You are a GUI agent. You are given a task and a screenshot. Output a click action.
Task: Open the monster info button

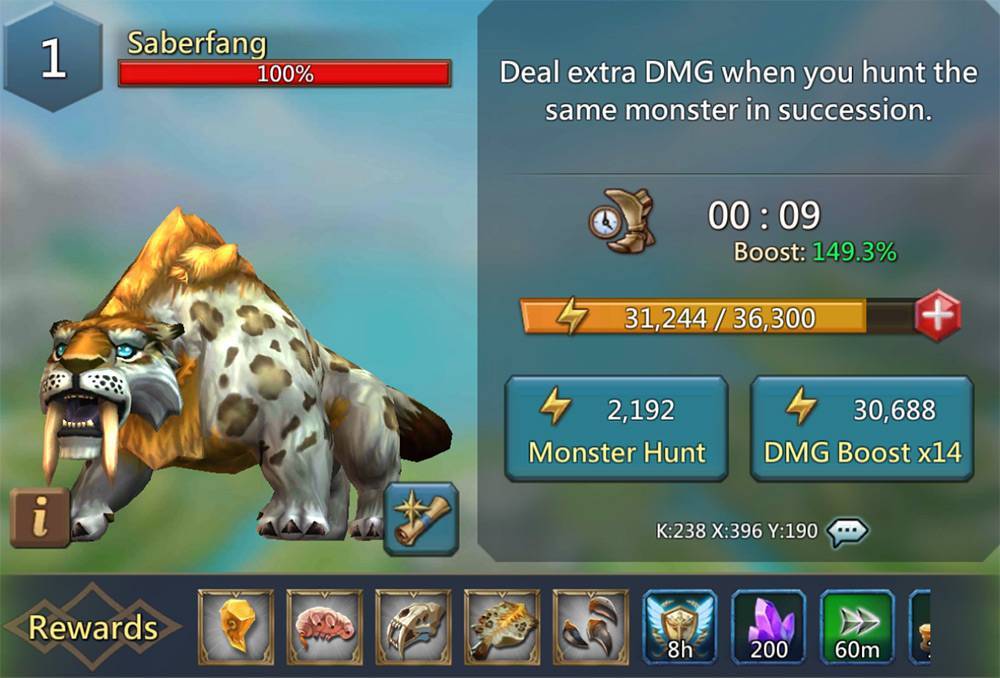coord(40,518)
